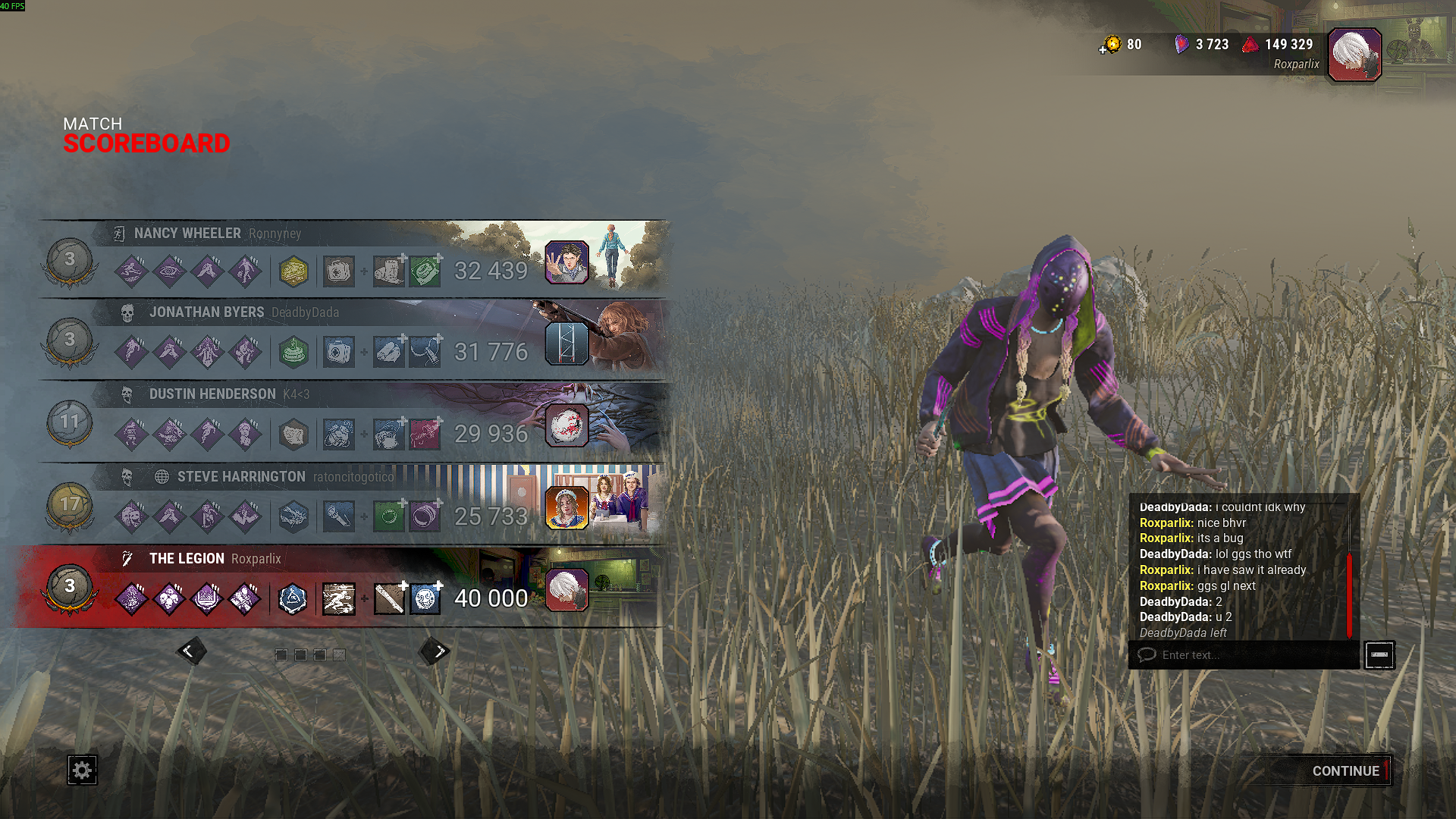The image size is (1456, 819).
Task: View Jonathan Byers' green offering
Action: point(293,353)
